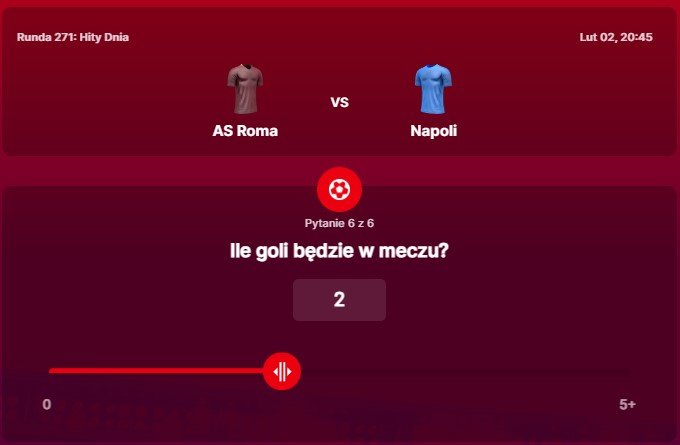Select the goals number box showing 2
This screenshot has width=680, height=445.
click(x=339, y=300)
